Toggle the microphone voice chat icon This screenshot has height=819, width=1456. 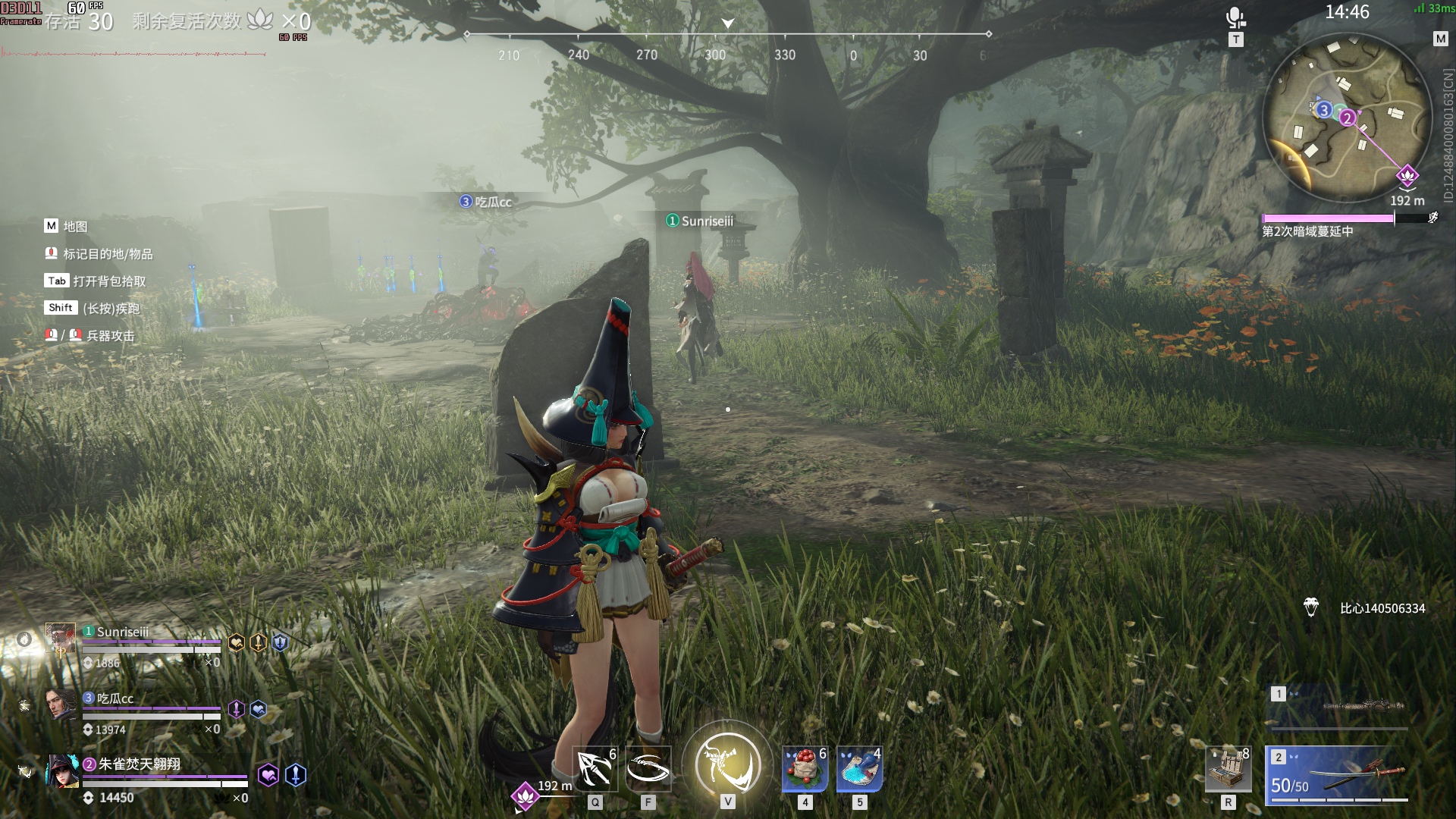(1236, 17)
